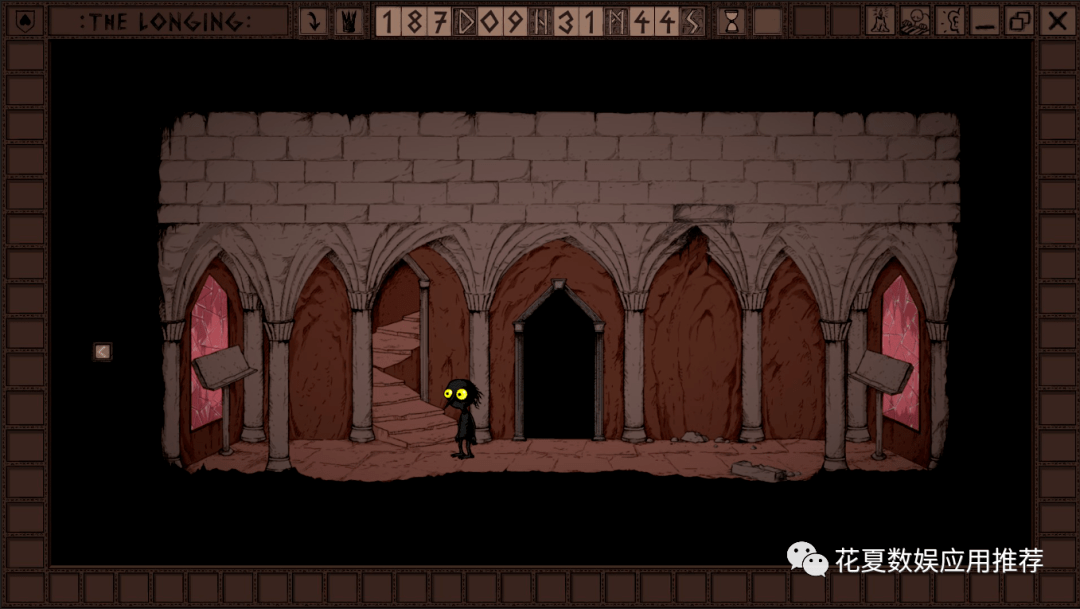Toggle the ear sound icon
This screenshot has width=1080, height=609.
click(949, 21)
